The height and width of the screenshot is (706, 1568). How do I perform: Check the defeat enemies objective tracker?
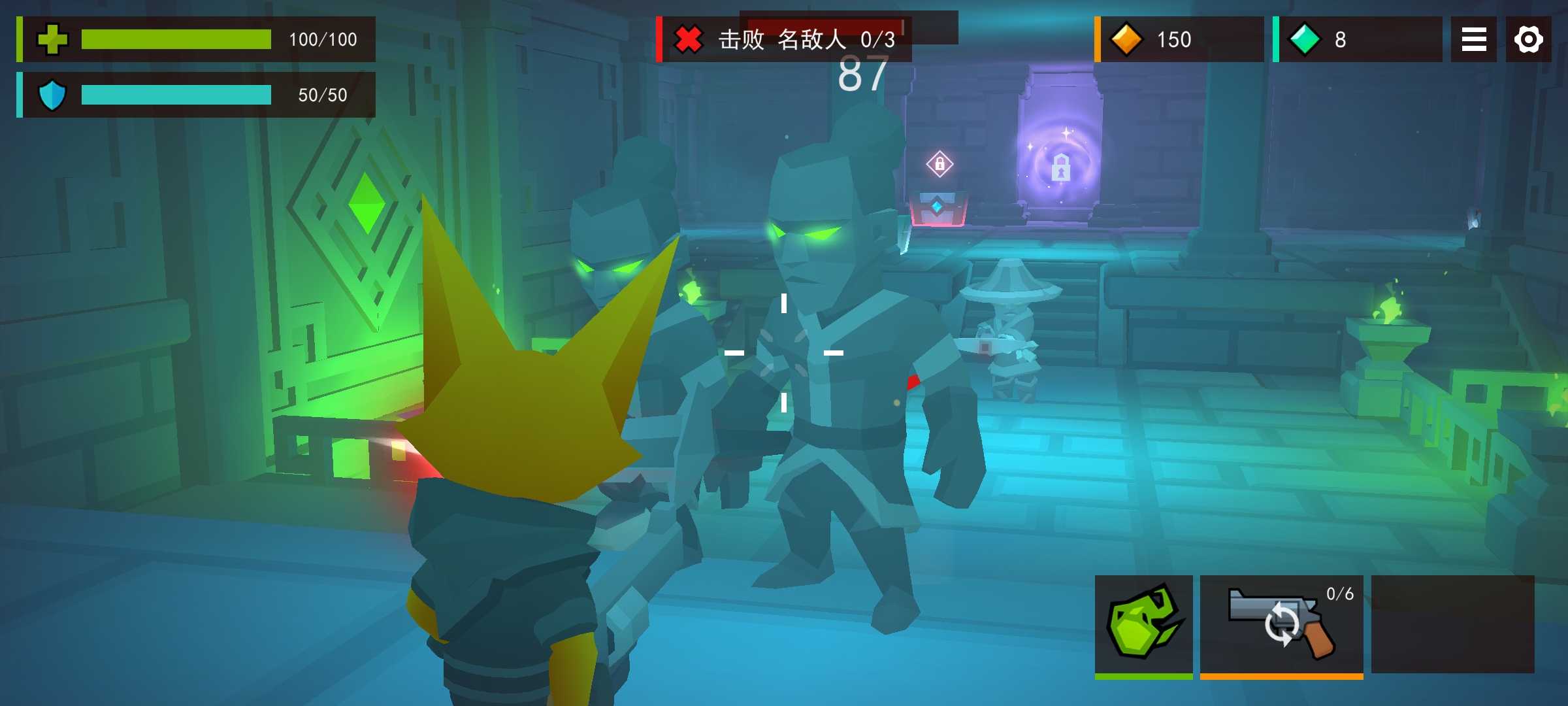pos(784,39)
